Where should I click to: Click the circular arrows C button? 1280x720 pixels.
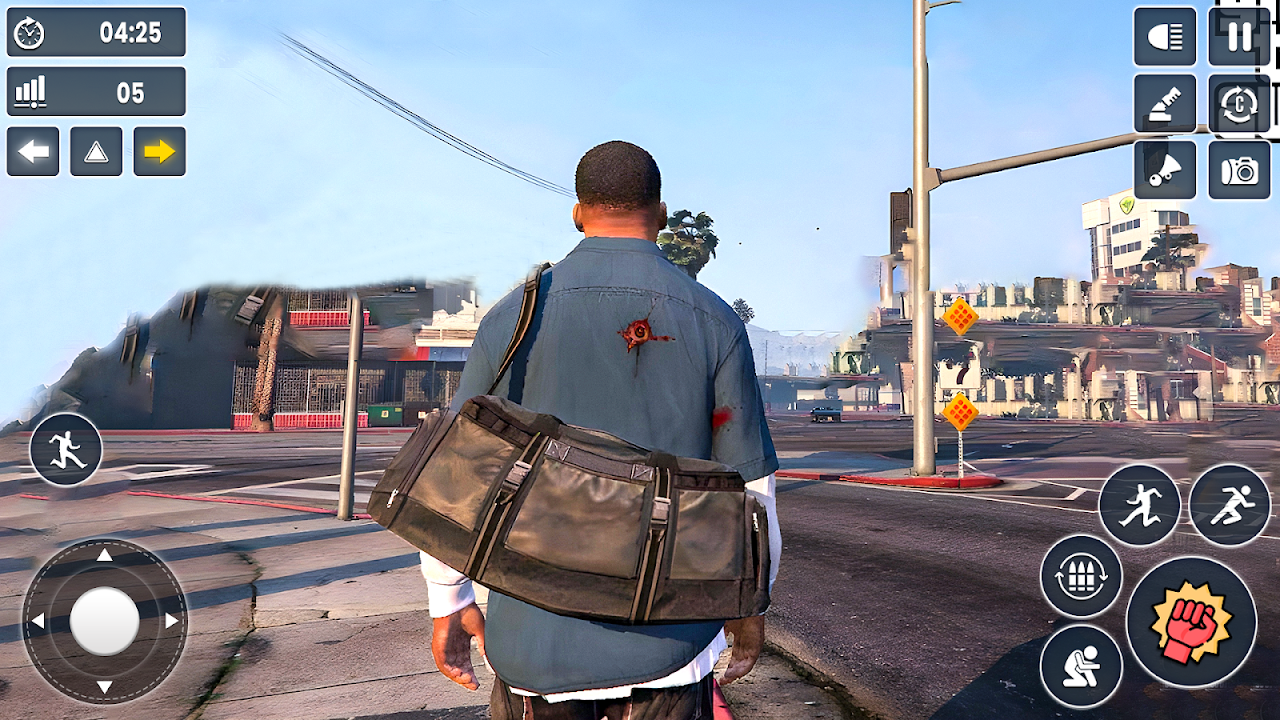pyautogui.click(x=1239, y=104)
